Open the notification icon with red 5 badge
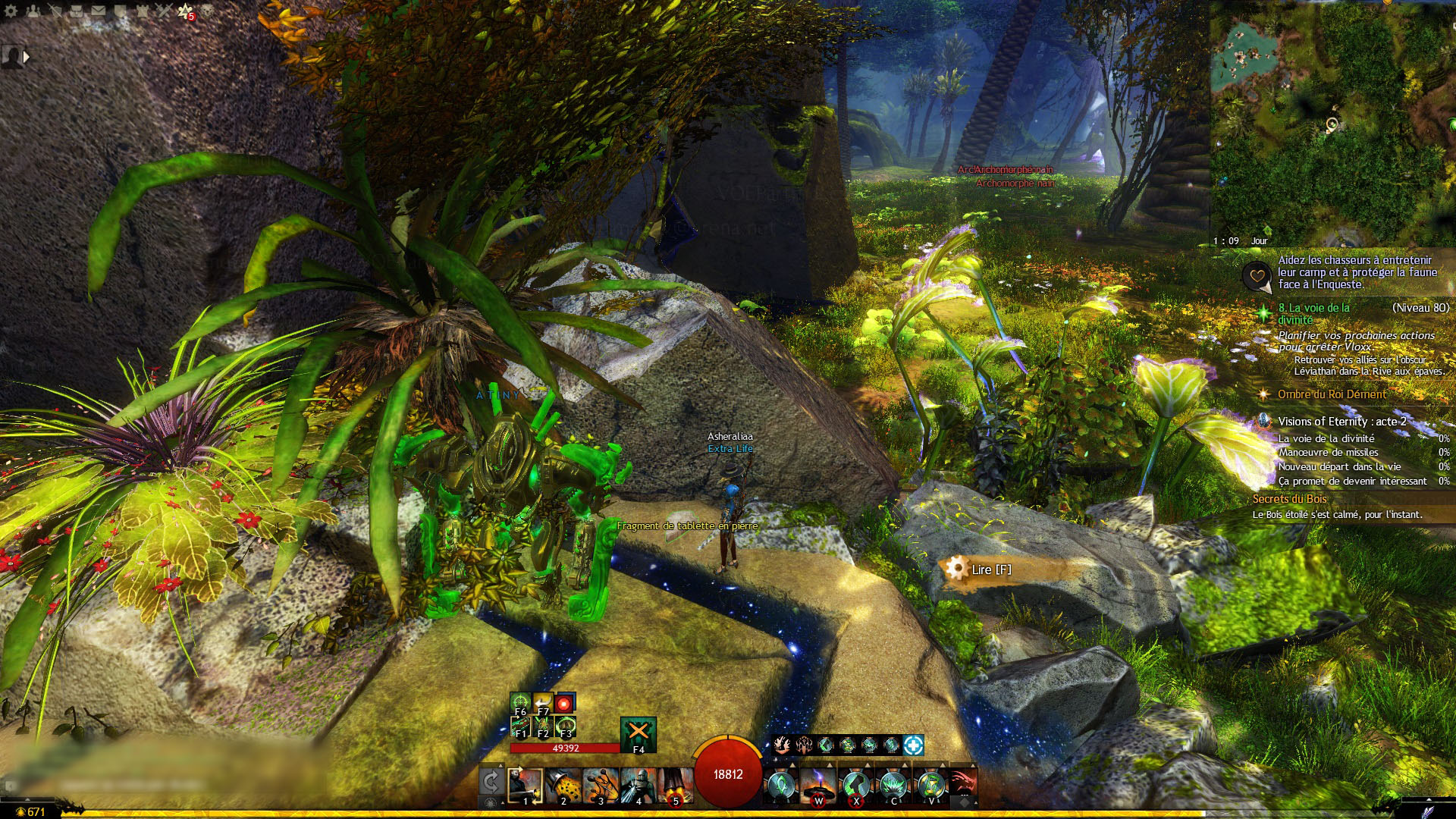The image size is (1456, 819). [186, 11]
